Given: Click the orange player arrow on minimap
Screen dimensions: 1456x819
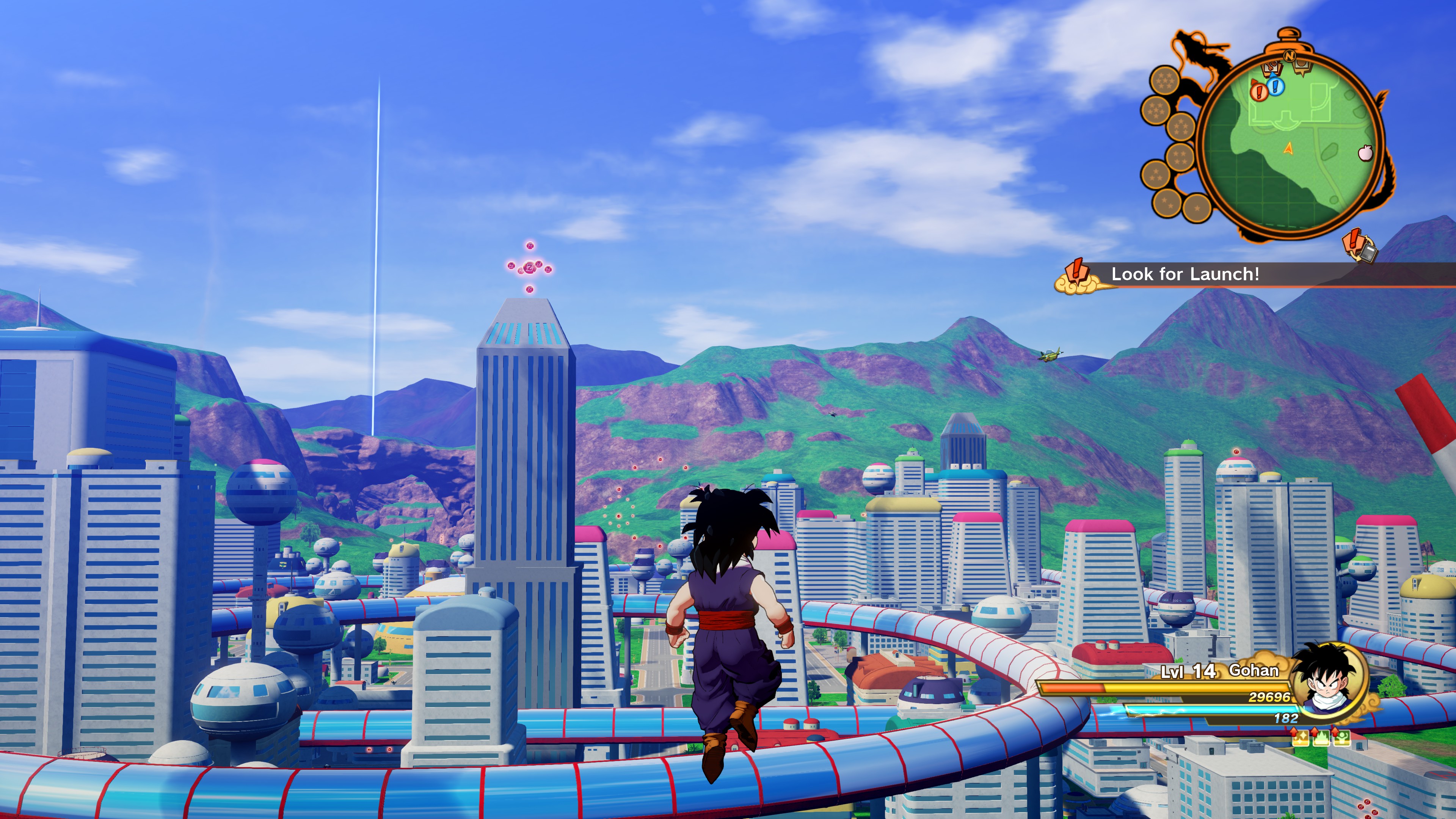Looking at the screenshot, I should pyautogui.click(x=1289, y=149).
